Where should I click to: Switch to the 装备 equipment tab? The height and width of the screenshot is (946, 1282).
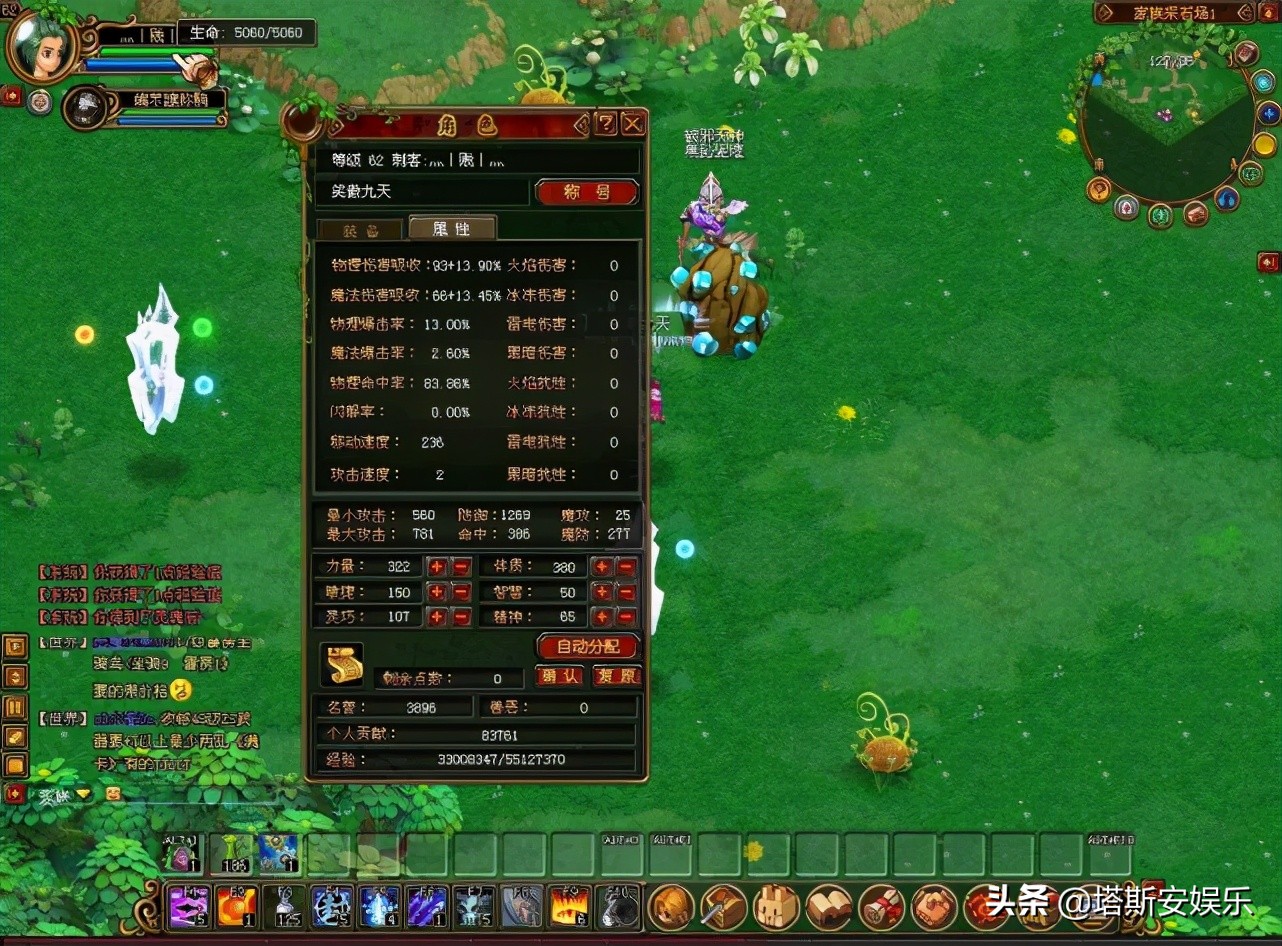(x=360, y=228)
